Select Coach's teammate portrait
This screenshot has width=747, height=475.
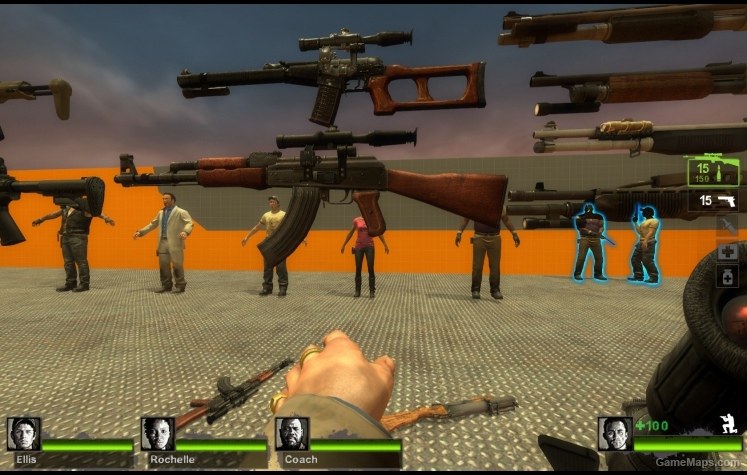pyautogui.click(x=292, y=434)
